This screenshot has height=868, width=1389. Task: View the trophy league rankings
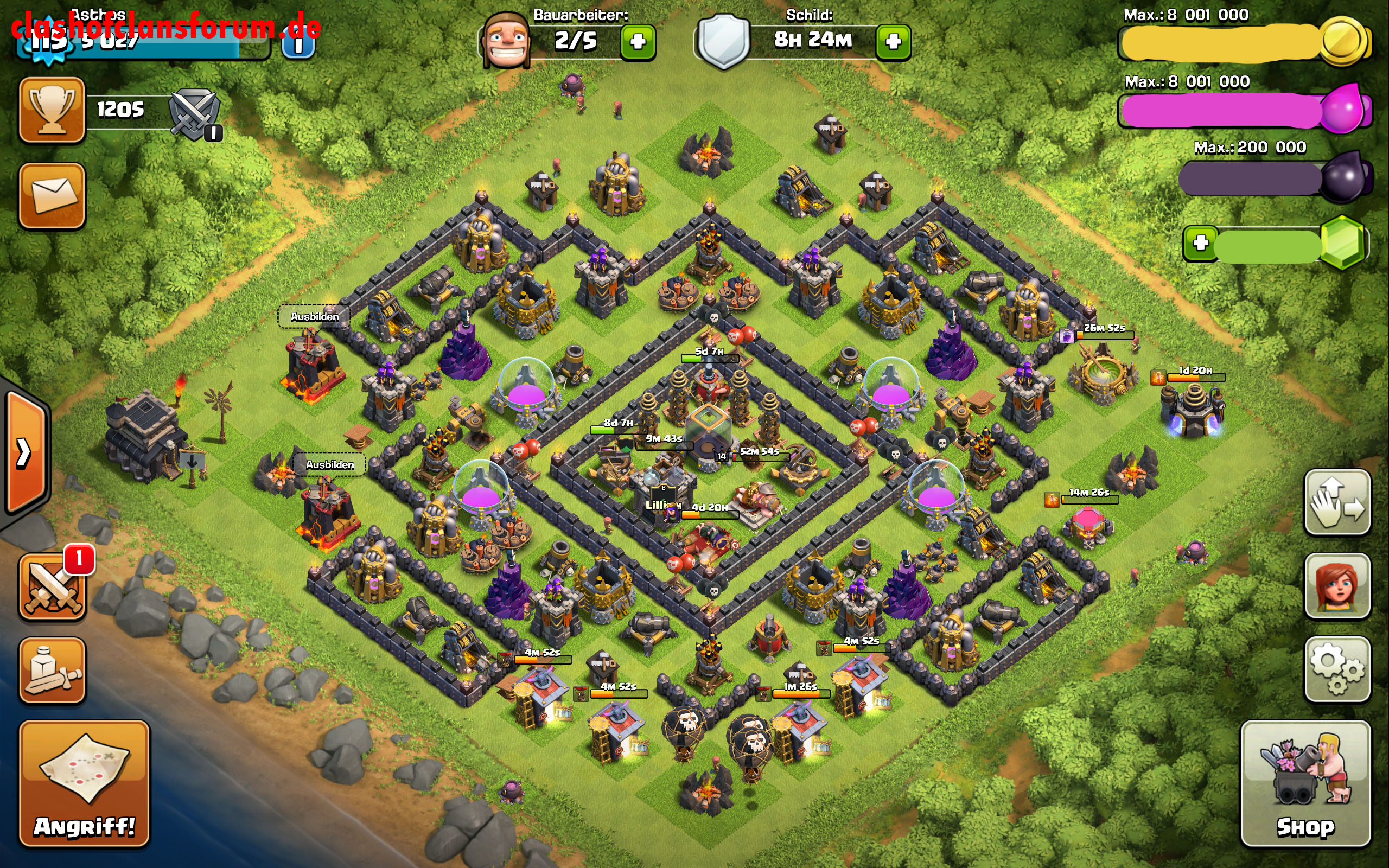coord(52,109)
